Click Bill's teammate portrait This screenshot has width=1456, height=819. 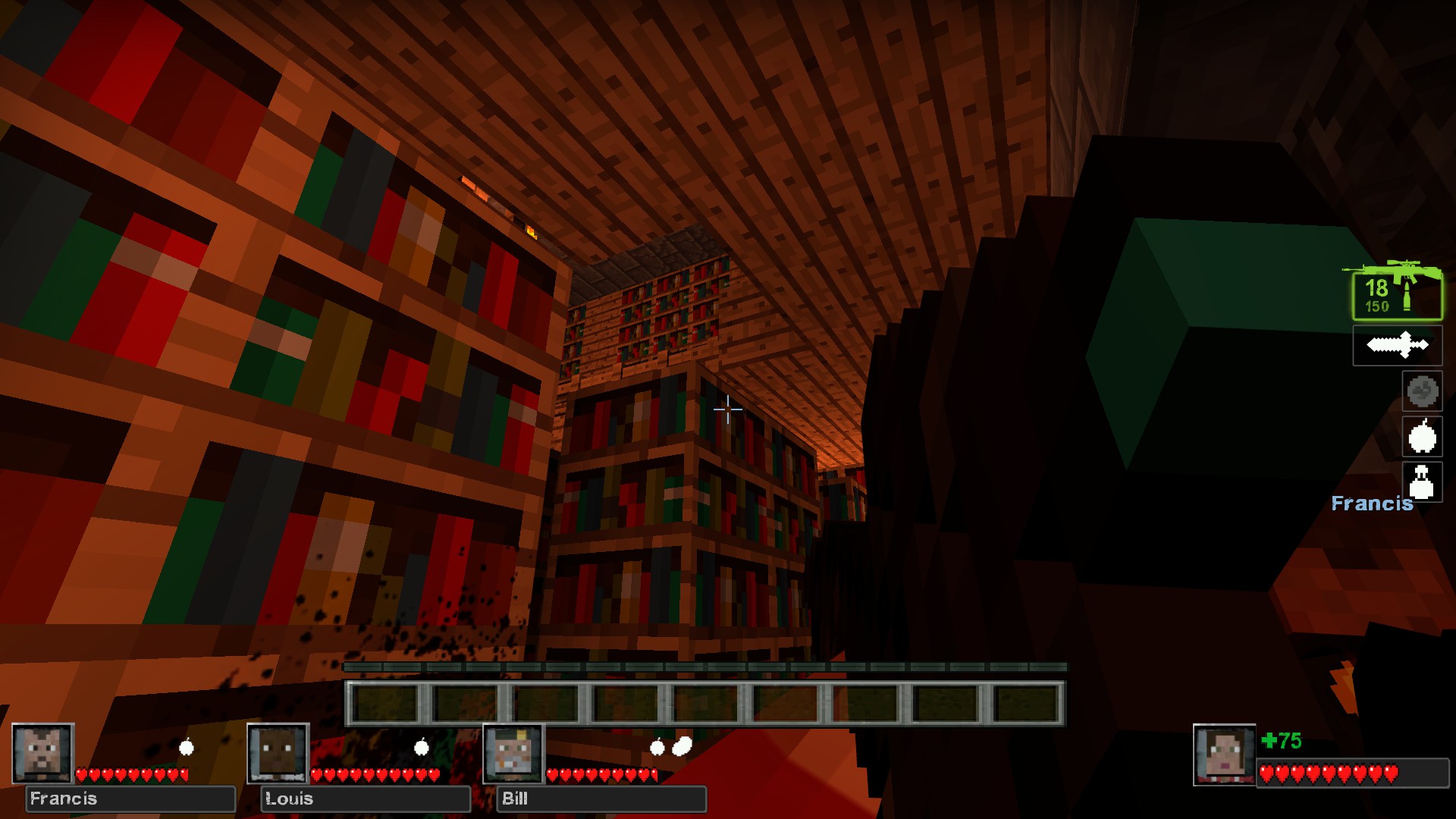[514, 753]
